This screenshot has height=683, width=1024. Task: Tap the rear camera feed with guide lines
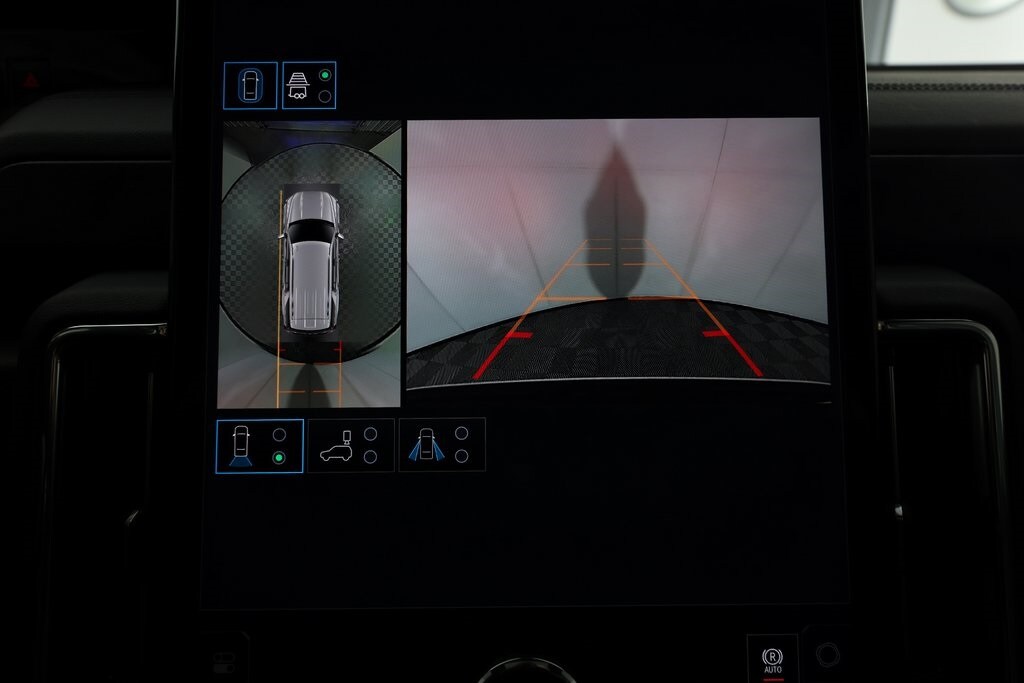tap(617, 252)
